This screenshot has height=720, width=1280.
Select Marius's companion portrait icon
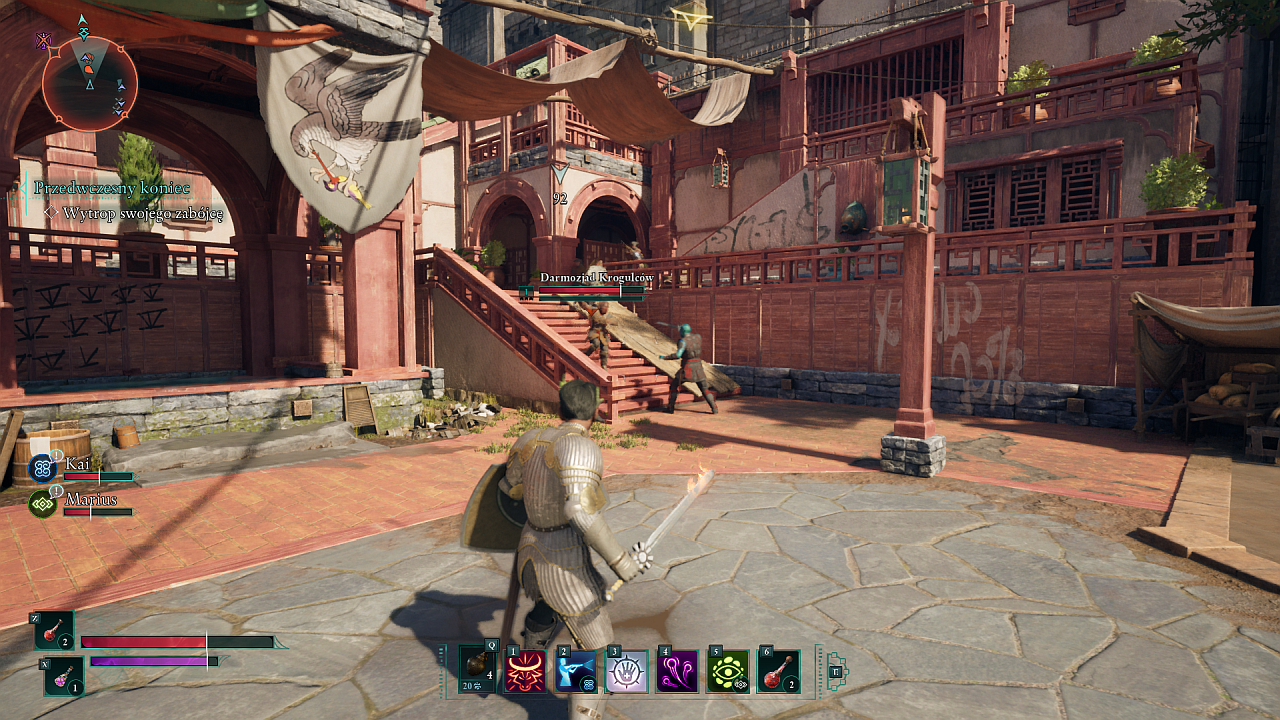point(42,503)
